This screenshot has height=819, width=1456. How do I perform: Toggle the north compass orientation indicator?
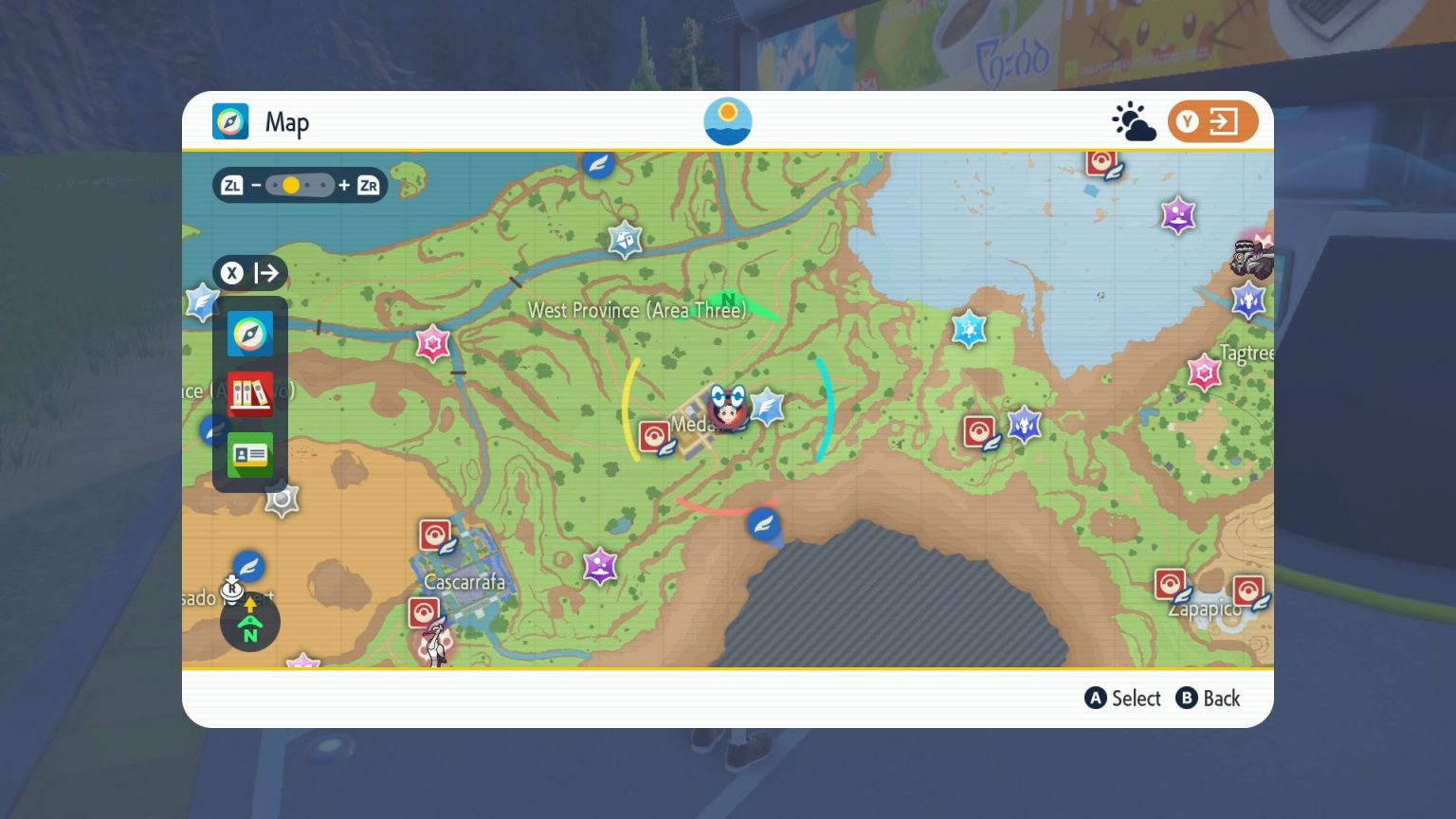250,623
